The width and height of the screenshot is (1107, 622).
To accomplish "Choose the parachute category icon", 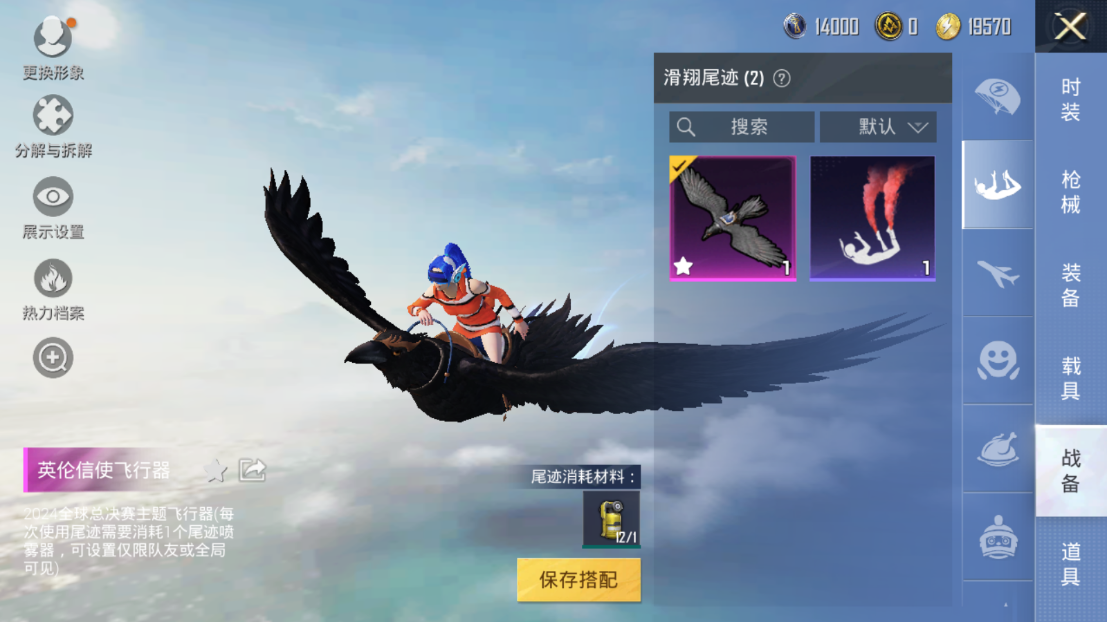I will pyautogui.click(x=997, y=97).
